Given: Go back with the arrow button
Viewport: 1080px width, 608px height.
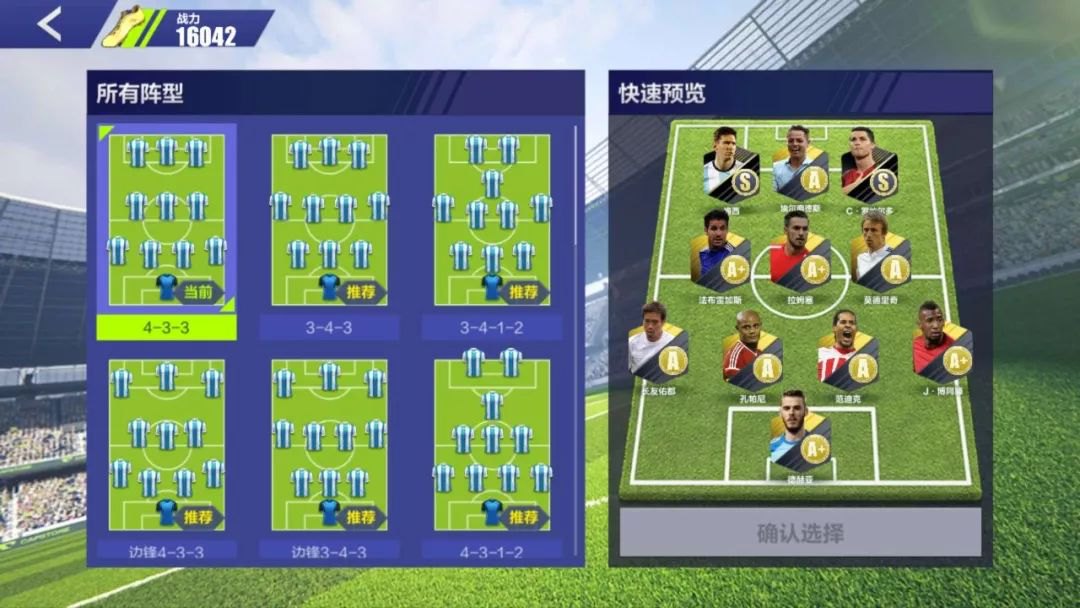Looking at the screenshot, I should coord(49,24).
